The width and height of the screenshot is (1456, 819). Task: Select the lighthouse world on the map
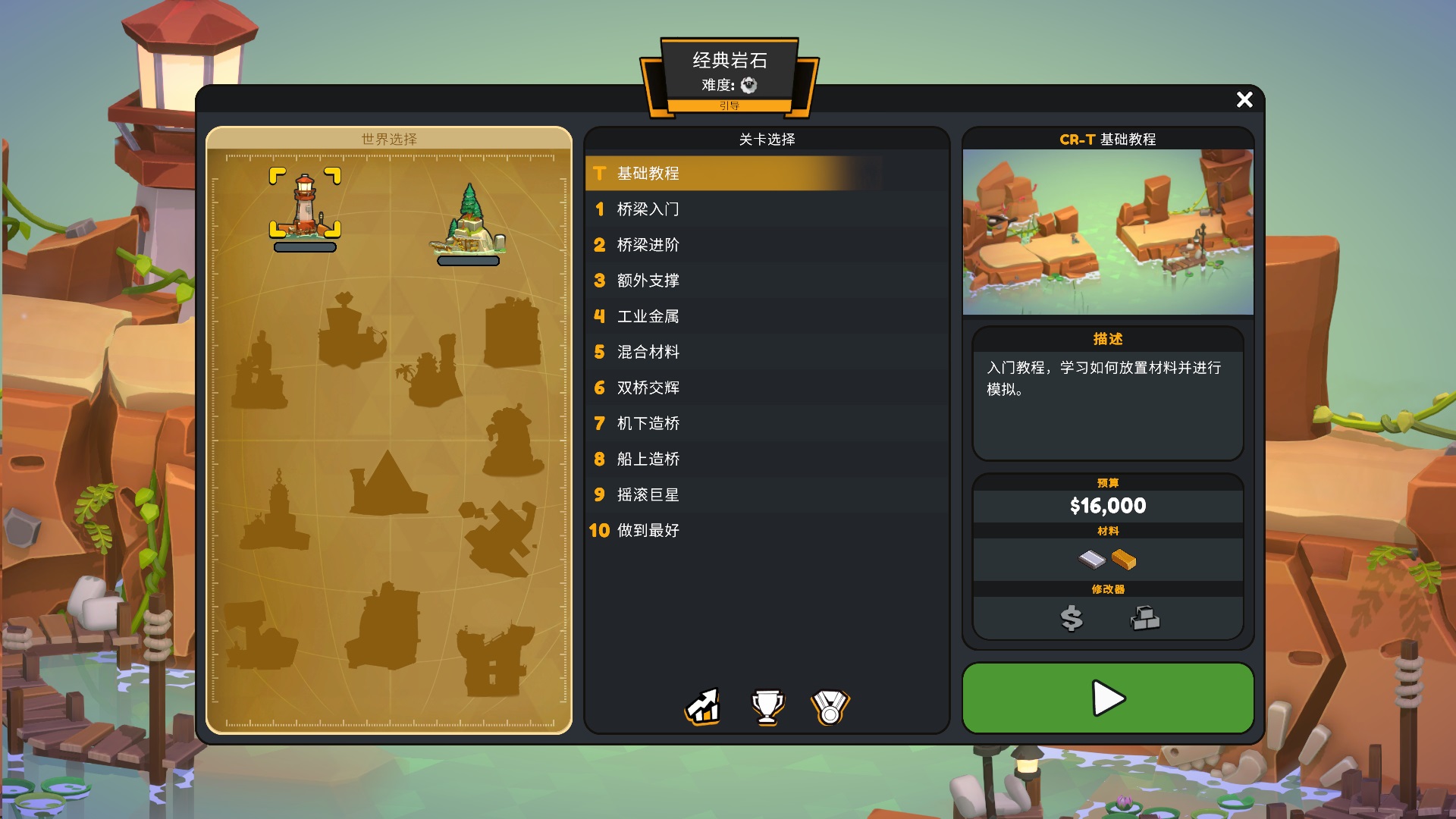pos(305,205)
